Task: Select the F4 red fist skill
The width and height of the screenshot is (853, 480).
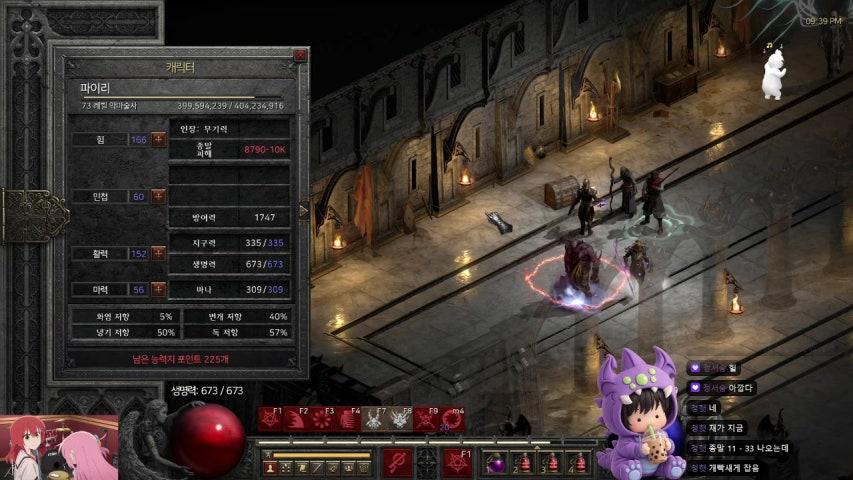Action: (x=349, y=419)
